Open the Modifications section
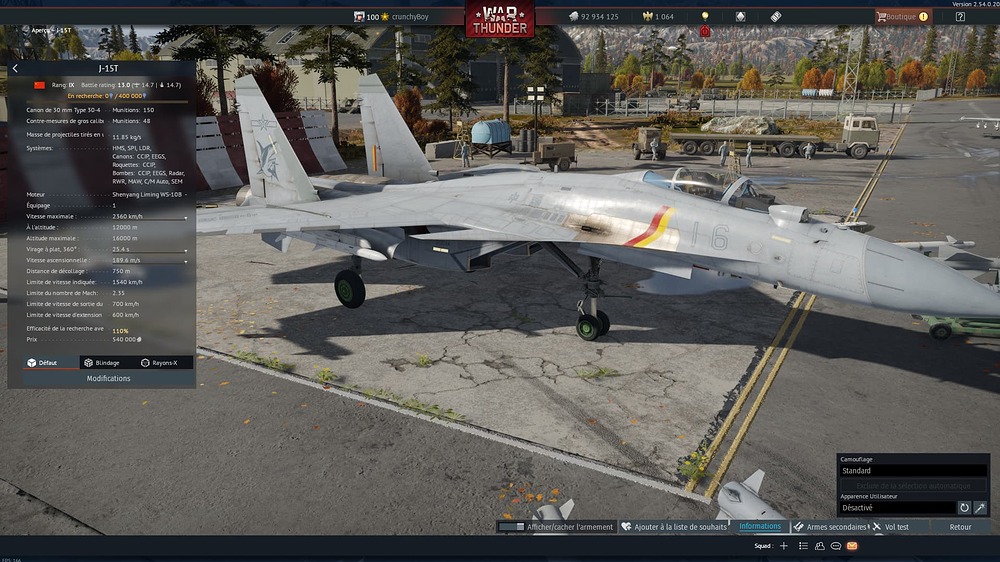1000x562 pixels. tap(108, 378)
